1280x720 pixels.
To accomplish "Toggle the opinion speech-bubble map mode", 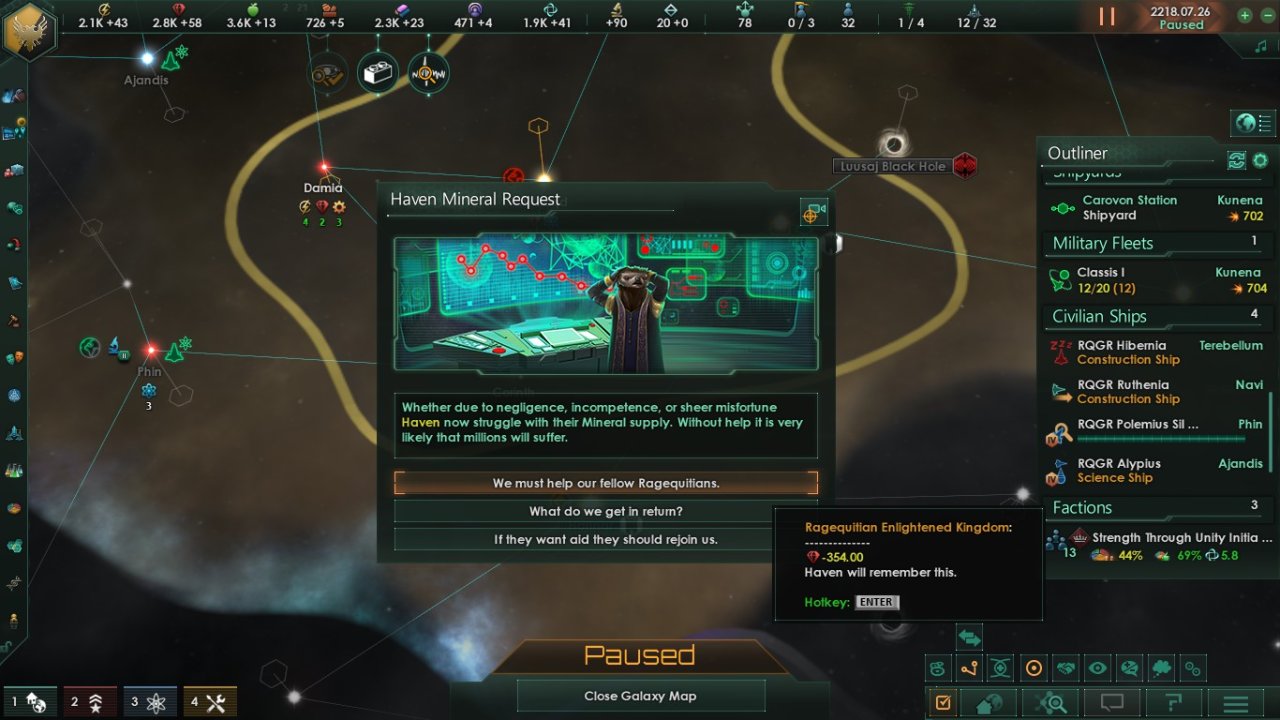I will tap(1129, 667).
